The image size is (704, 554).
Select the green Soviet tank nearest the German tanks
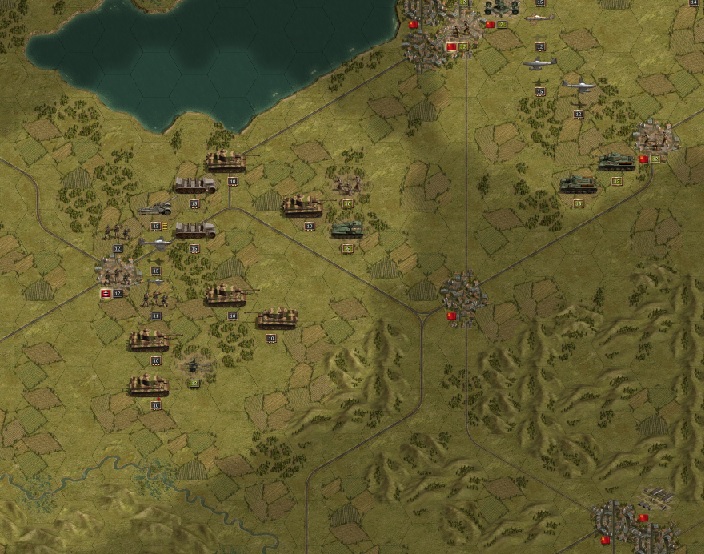click(x=346, y=229)
